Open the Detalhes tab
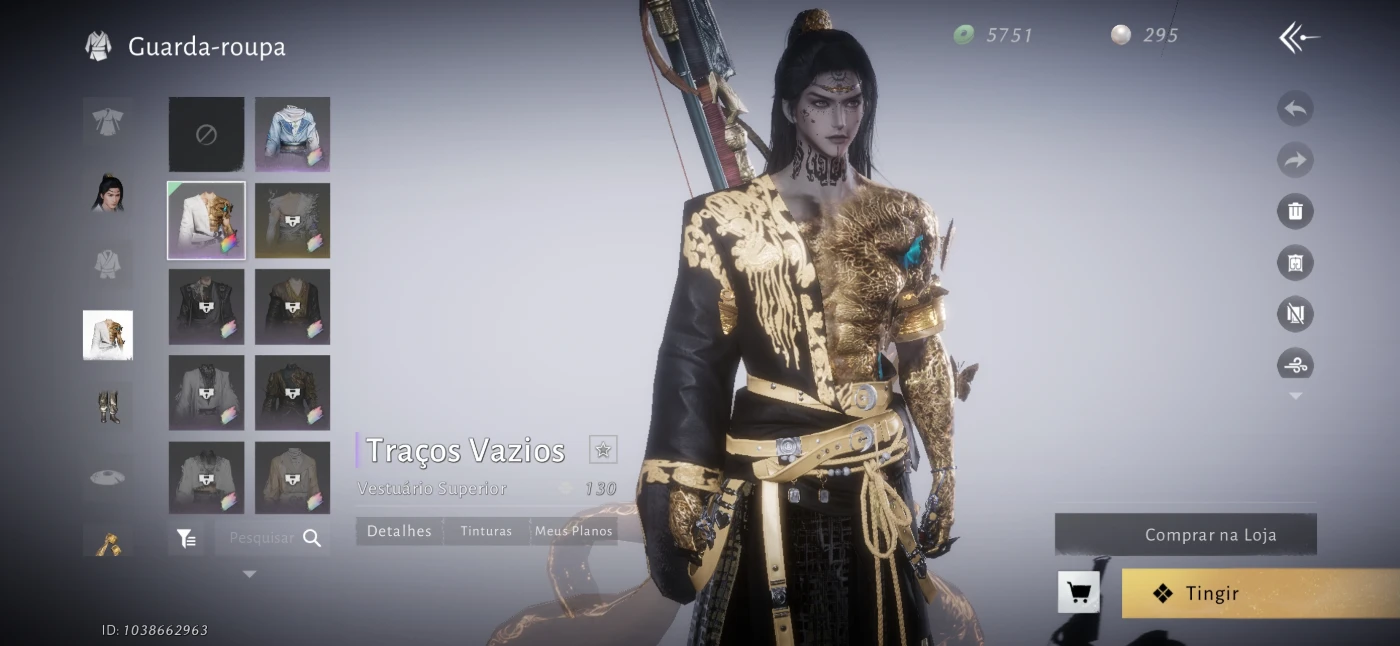 [399, 531]
